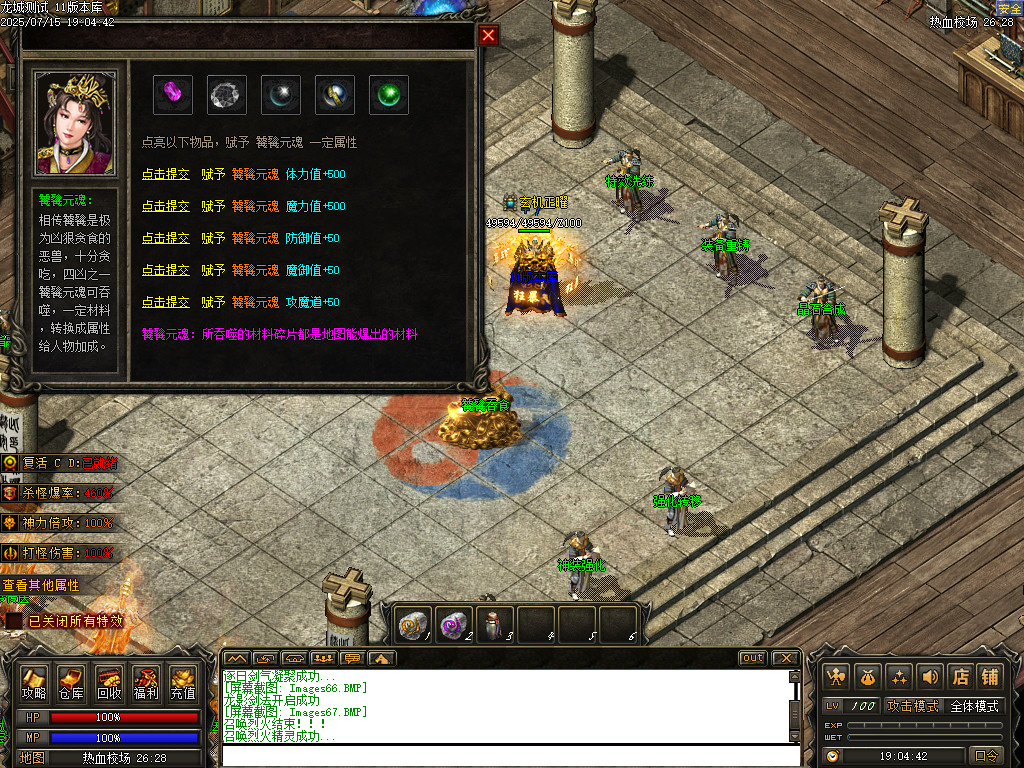
Task: Open the 福利 welfare menu
Action: pos(146,683)
